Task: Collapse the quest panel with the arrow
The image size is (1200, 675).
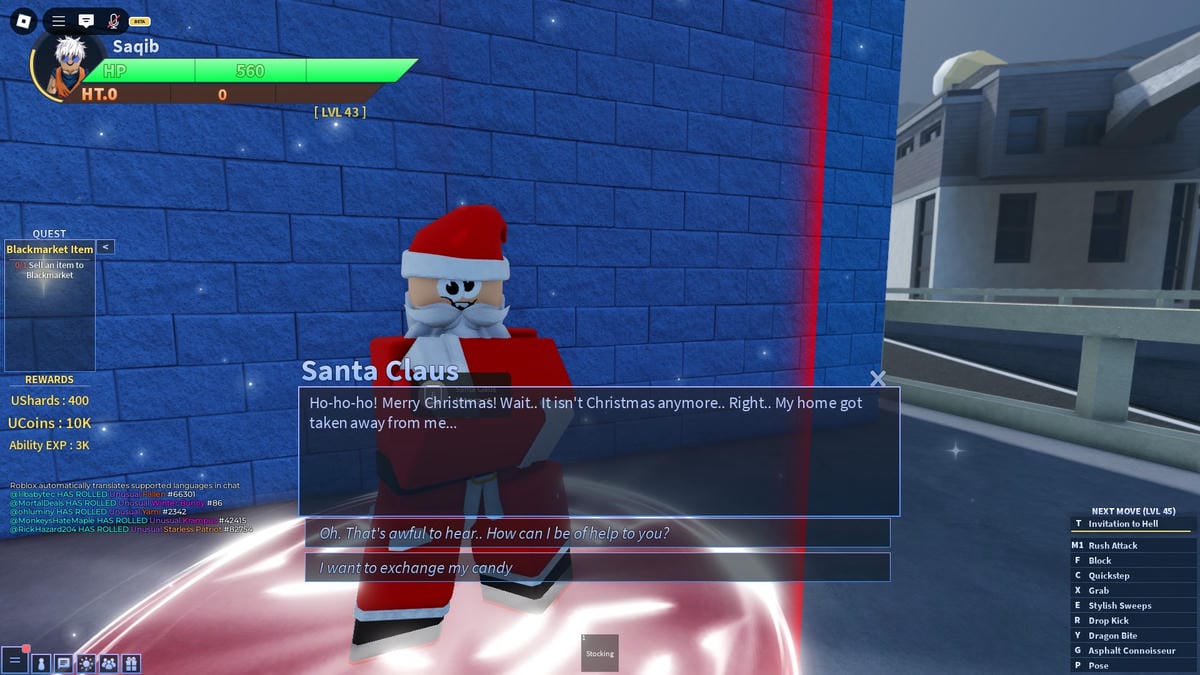Action: pos(105,247)
